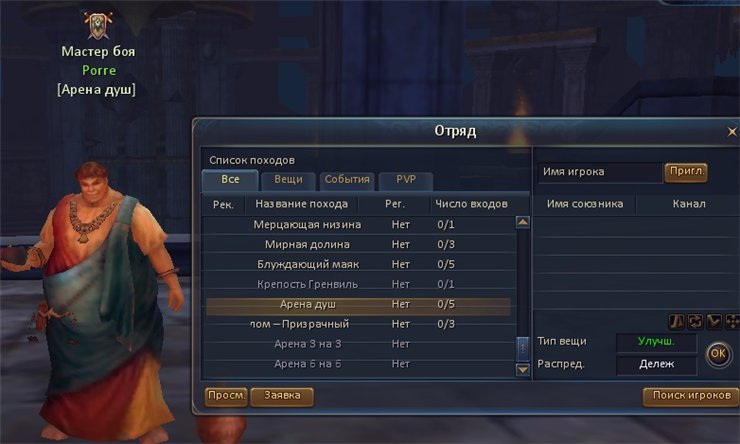The height and width of the screenshot is (444, 740).
Task: Close the Отряд window
Action: click(x=731, y=132)
